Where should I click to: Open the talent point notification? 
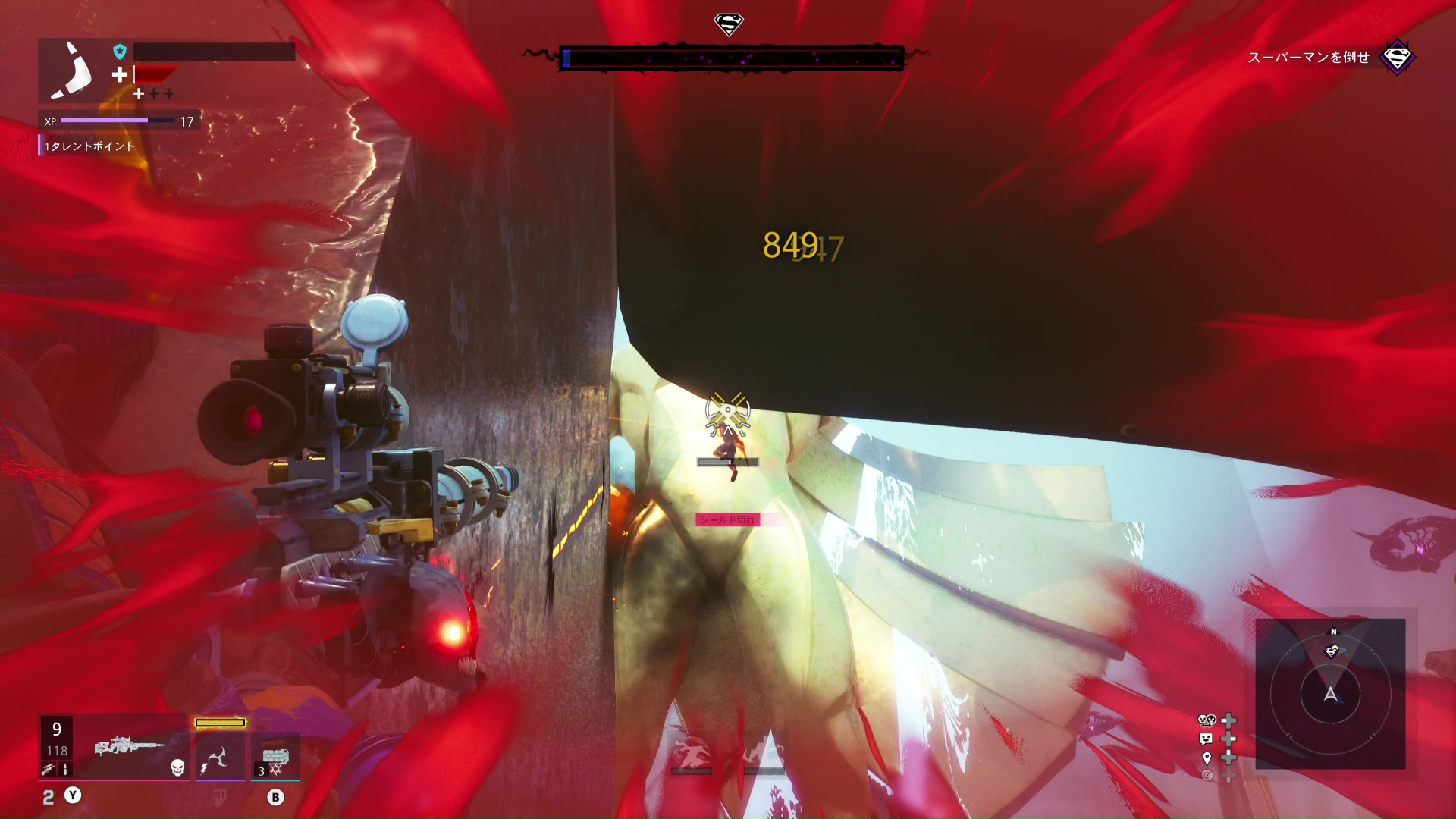point(89,146)
